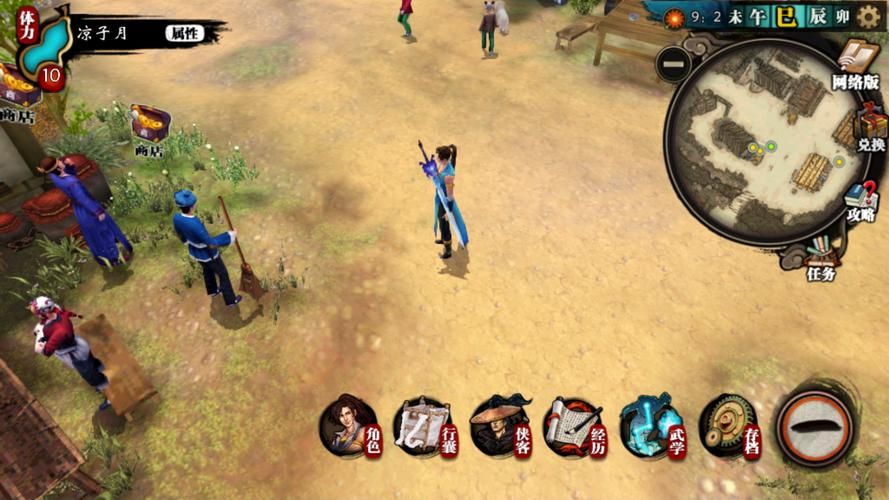The width and height of the screenshot is (889, 500).
Task: Open the 行囊 inventory bag
Action: [424, 427]
